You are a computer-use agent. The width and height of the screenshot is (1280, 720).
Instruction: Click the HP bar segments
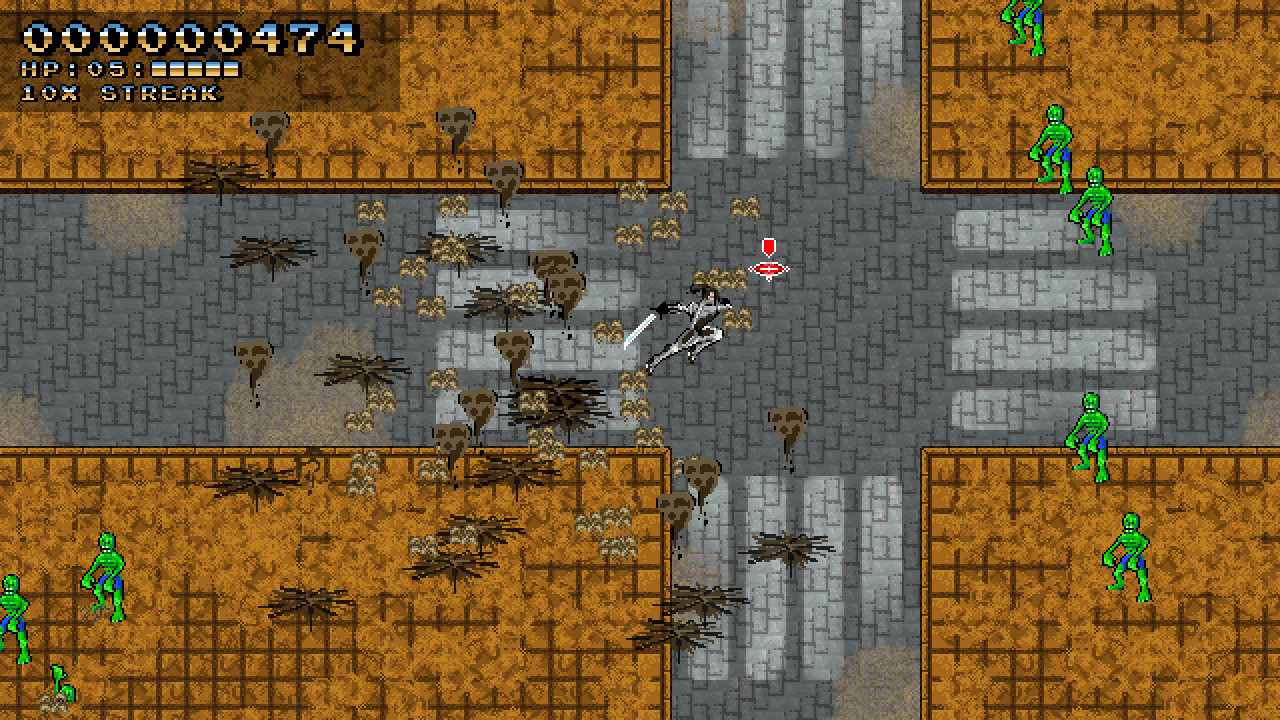(x=195, y=70)
